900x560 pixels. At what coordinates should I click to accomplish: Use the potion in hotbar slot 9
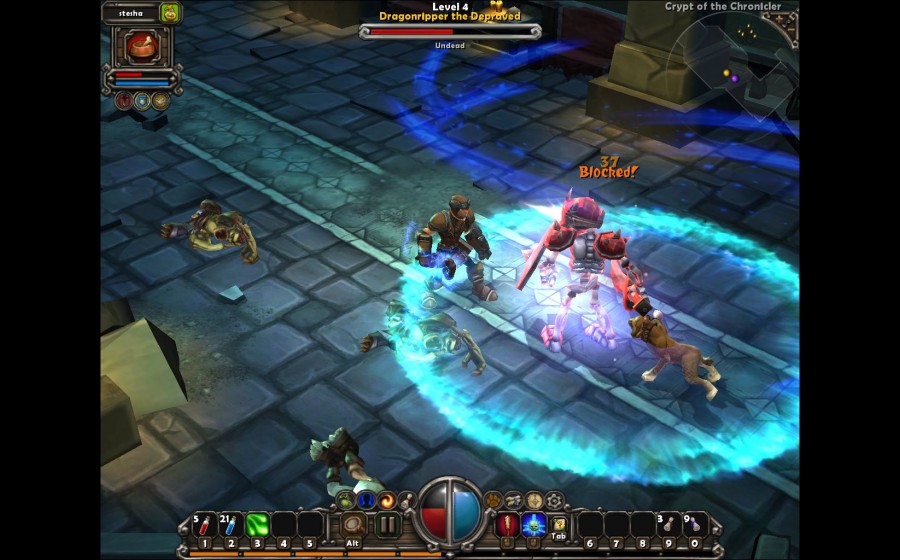[669, 524]
